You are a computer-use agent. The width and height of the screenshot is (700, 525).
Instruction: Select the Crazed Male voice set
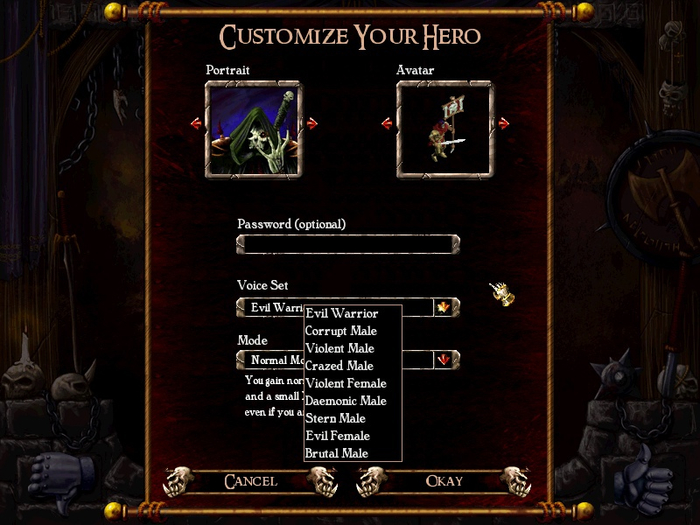pos(339,366)
